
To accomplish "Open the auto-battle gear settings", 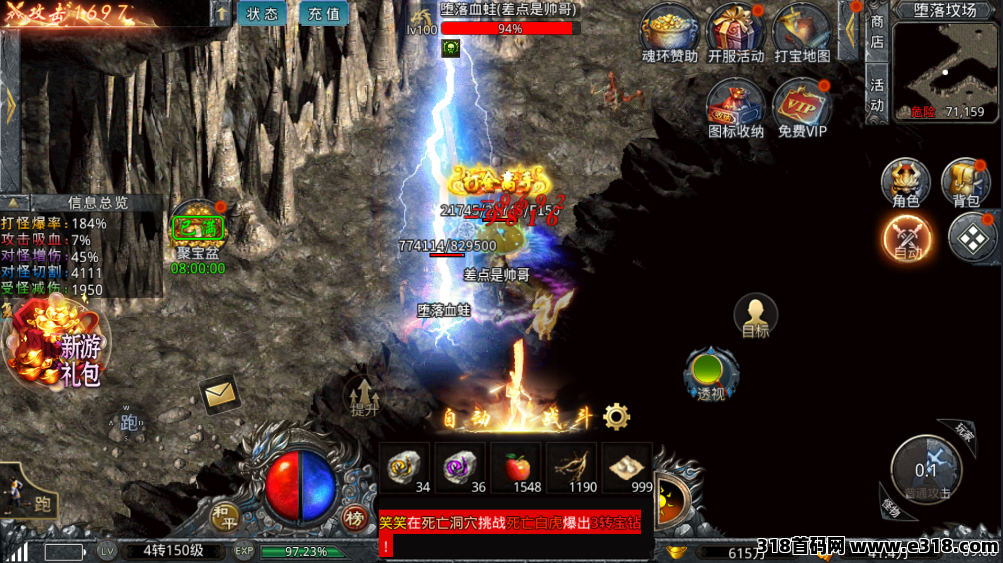I will pos(617,416).
